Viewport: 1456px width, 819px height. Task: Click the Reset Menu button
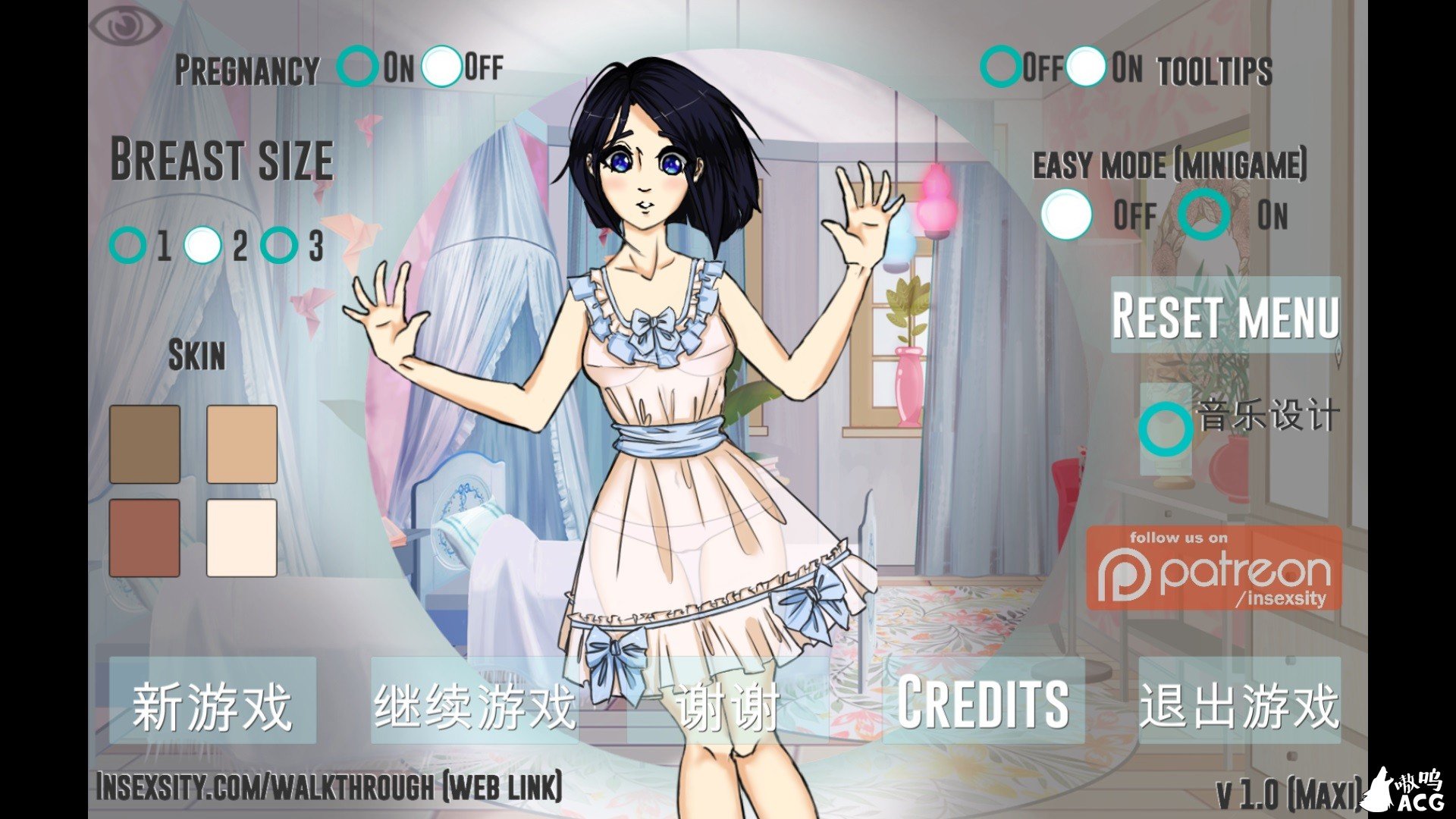(x=1225, y=315)
